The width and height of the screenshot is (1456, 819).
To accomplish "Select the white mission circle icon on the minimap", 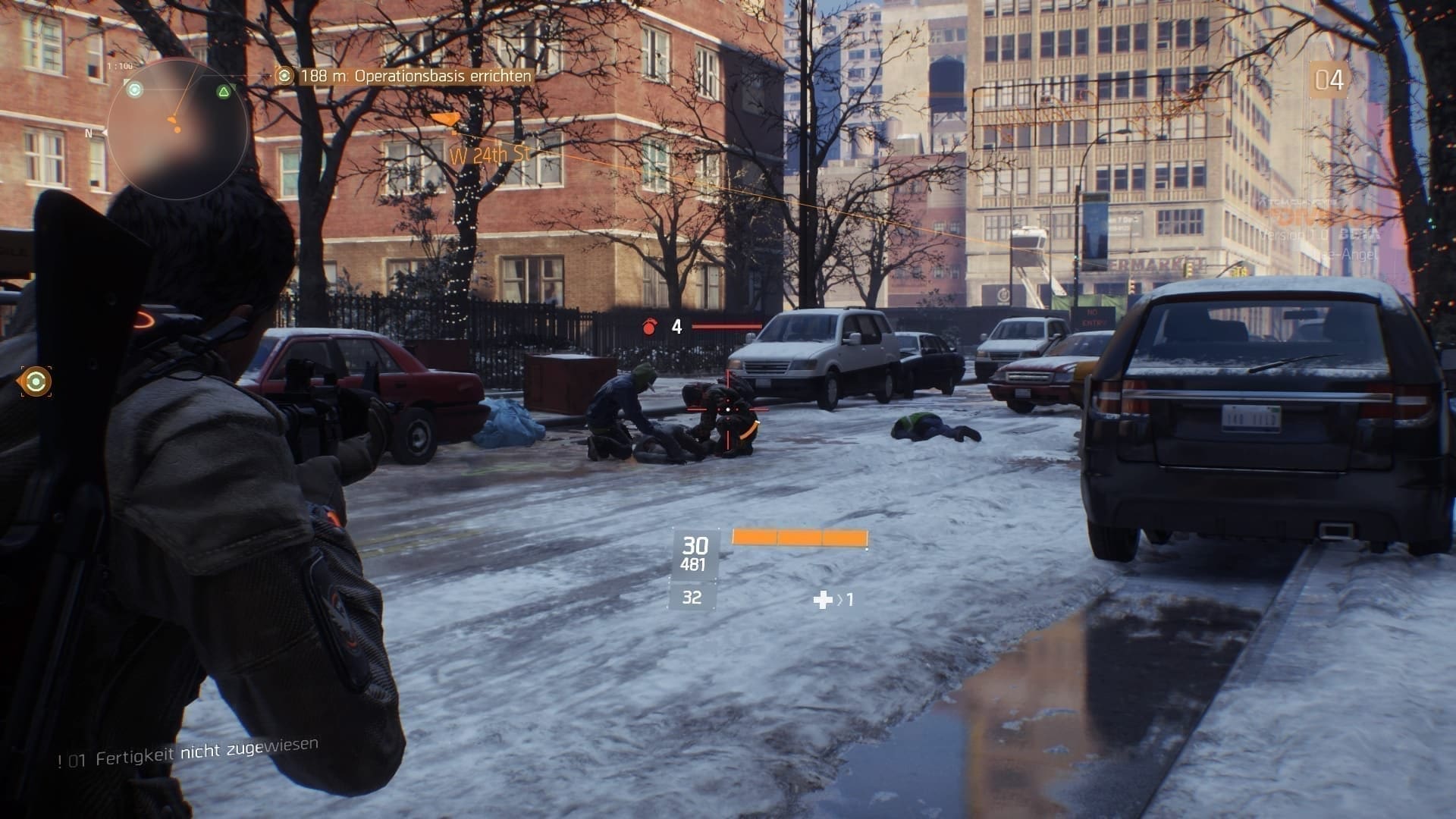I will (136, 91).
